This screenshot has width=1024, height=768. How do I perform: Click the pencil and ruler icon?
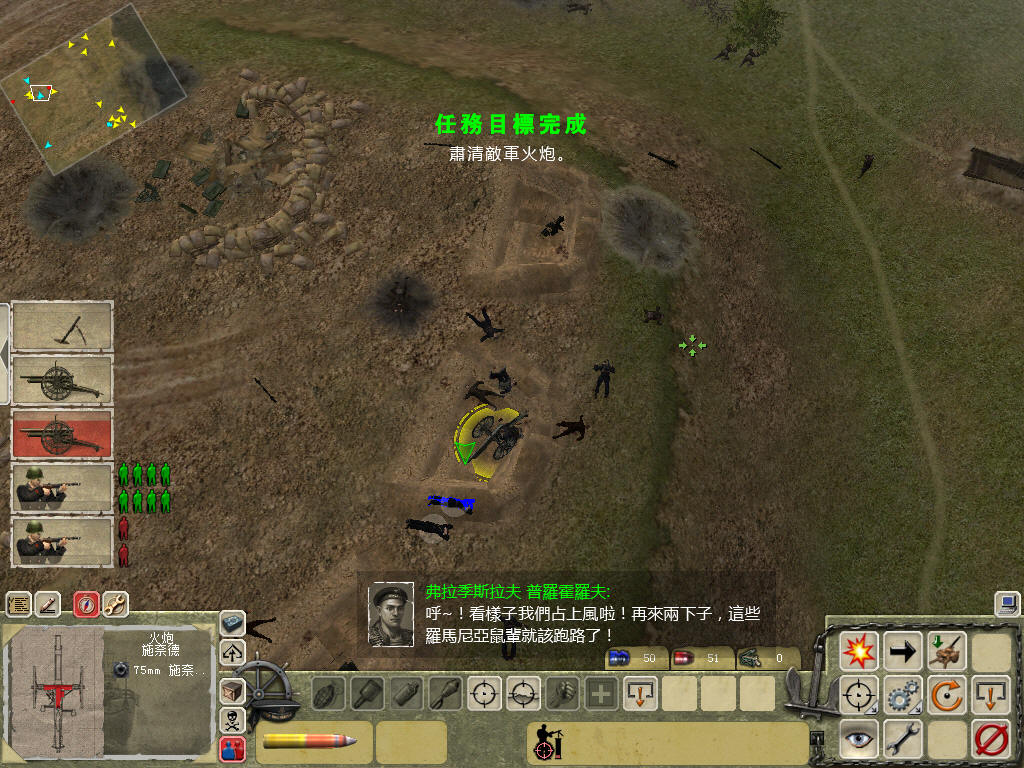[x=47, y=604]
